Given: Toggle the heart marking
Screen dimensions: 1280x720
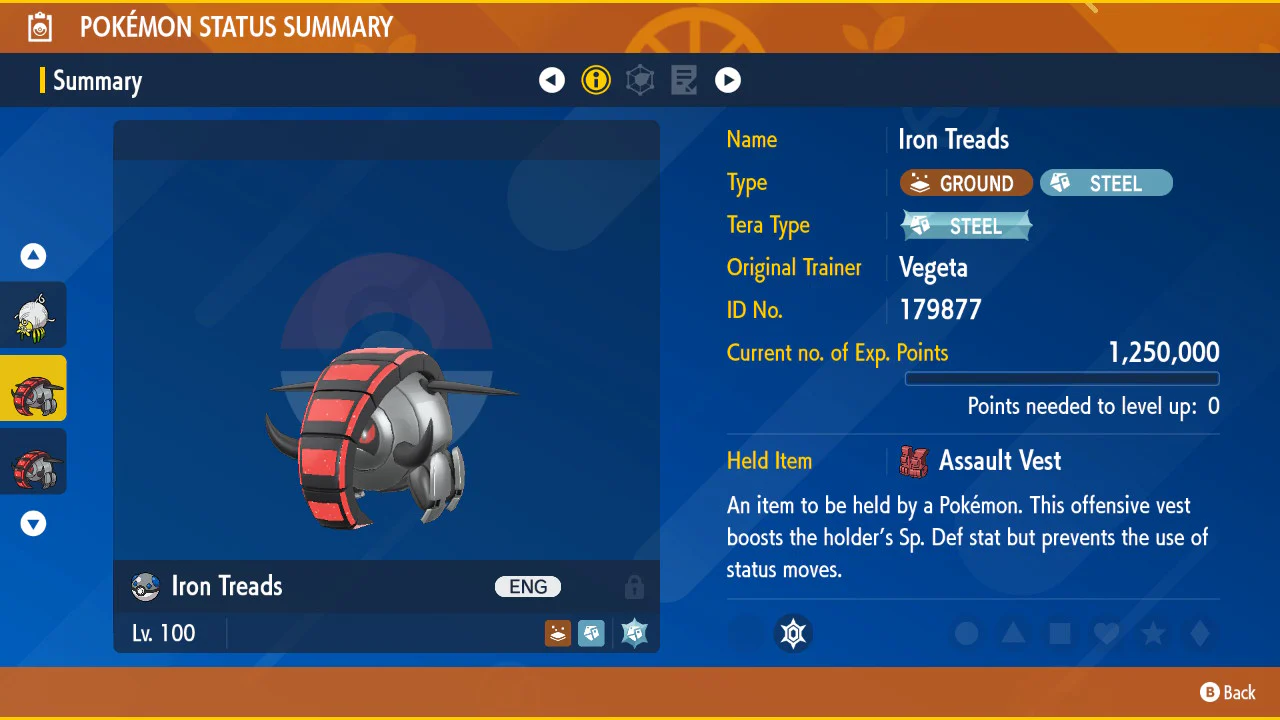Looking at the screenshot, I should coord(1106,634).
